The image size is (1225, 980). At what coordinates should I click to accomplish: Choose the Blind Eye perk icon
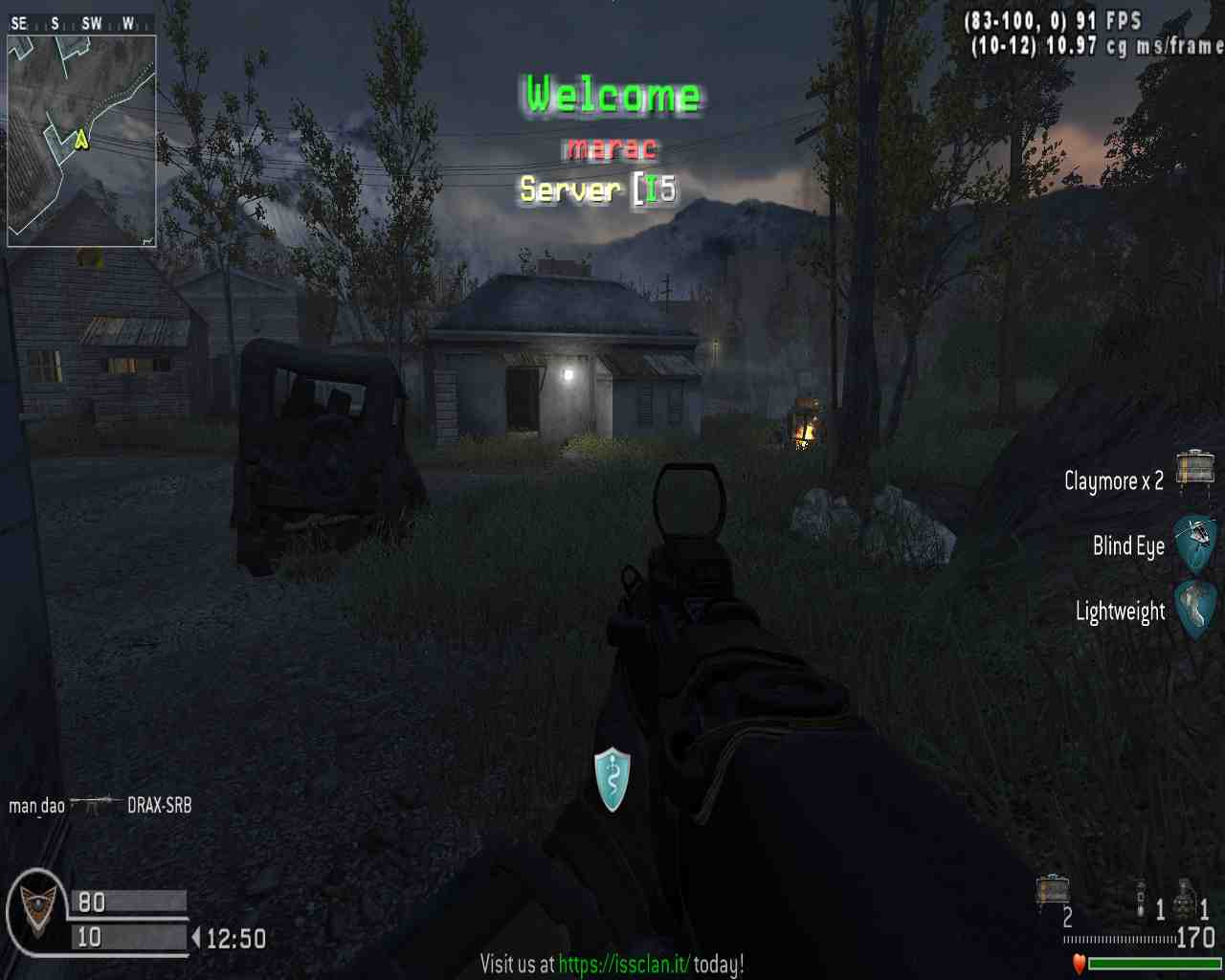point(1195,544)
